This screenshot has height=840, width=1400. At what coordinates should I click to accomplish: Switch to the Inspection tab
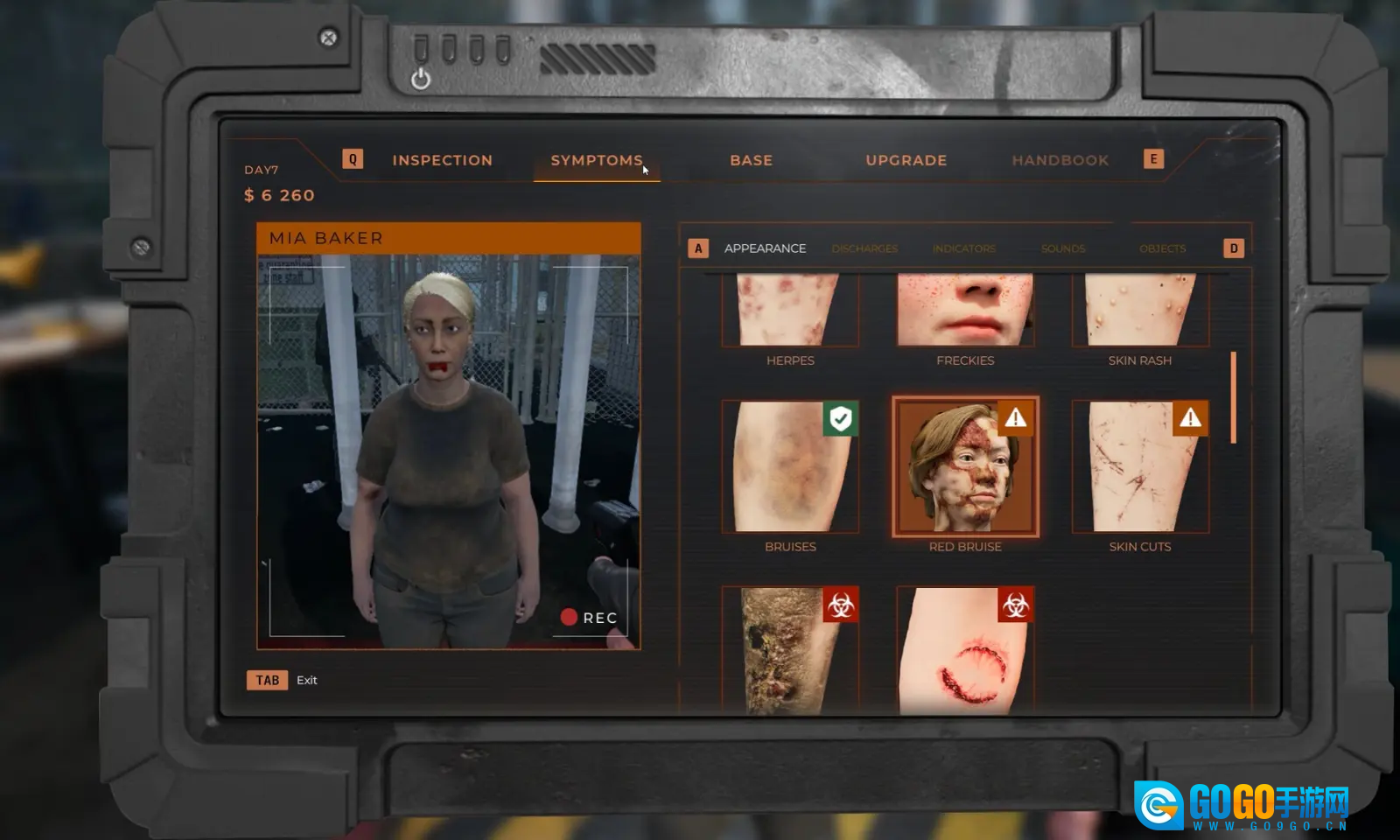tap(442, 160)
